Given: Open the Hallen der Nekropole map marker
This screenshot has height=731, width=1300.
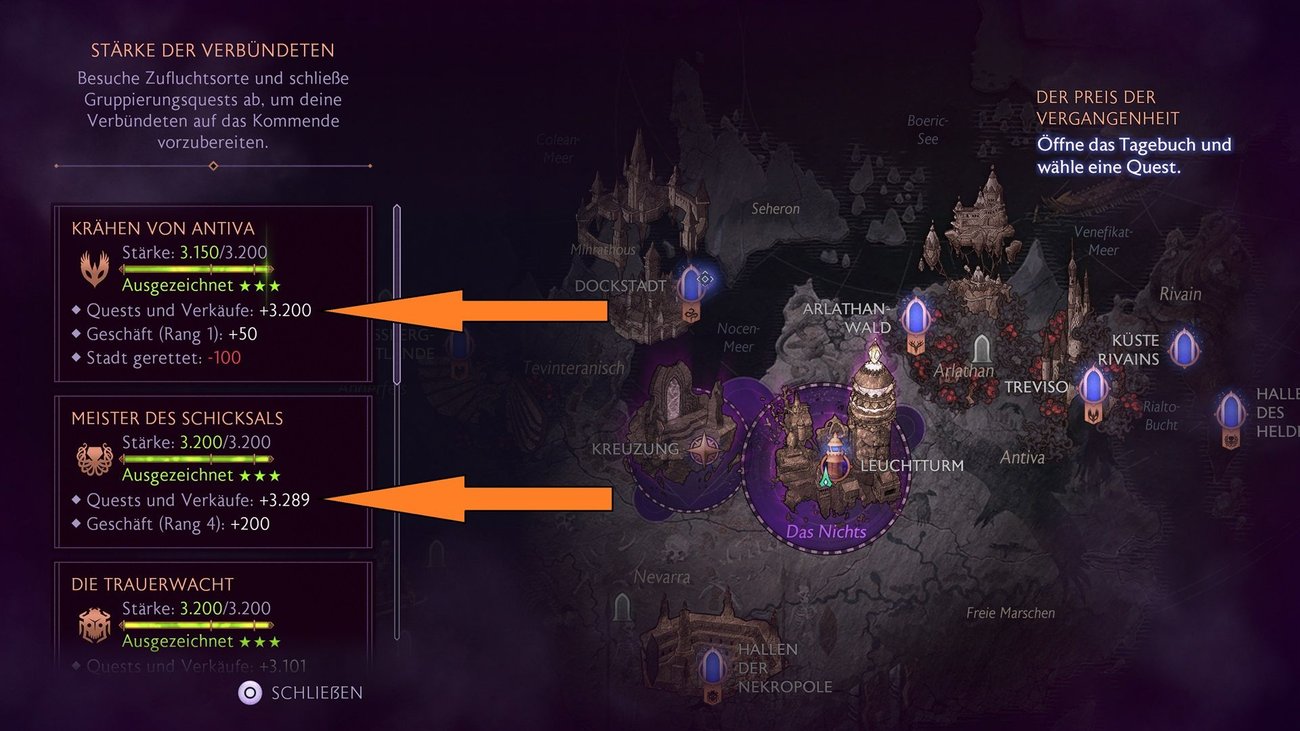Looking at the screenshot, I should click(712, 670).
